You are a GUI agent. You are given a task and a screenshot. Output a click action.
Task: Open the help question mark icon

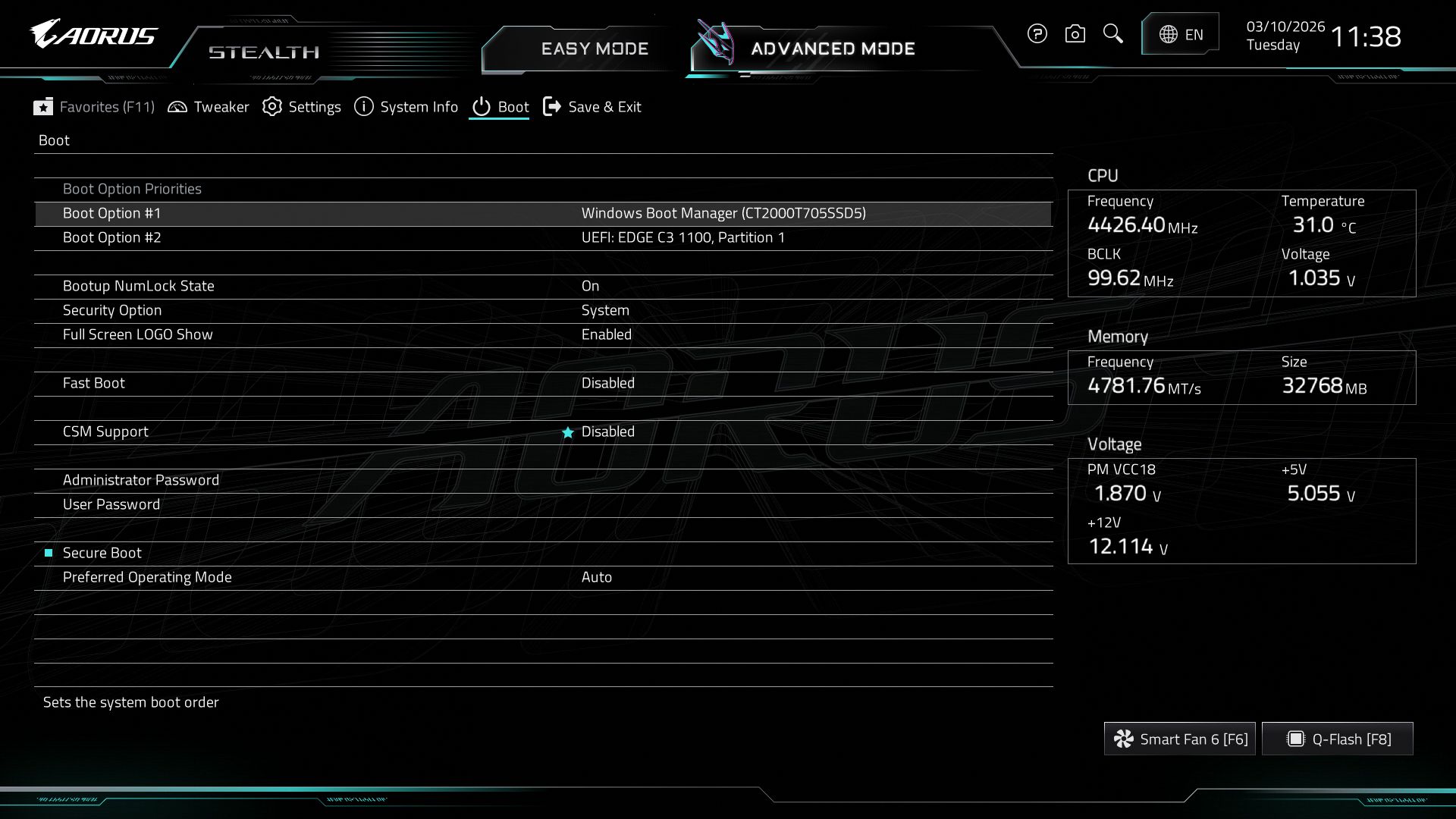tap(1037, 33)
